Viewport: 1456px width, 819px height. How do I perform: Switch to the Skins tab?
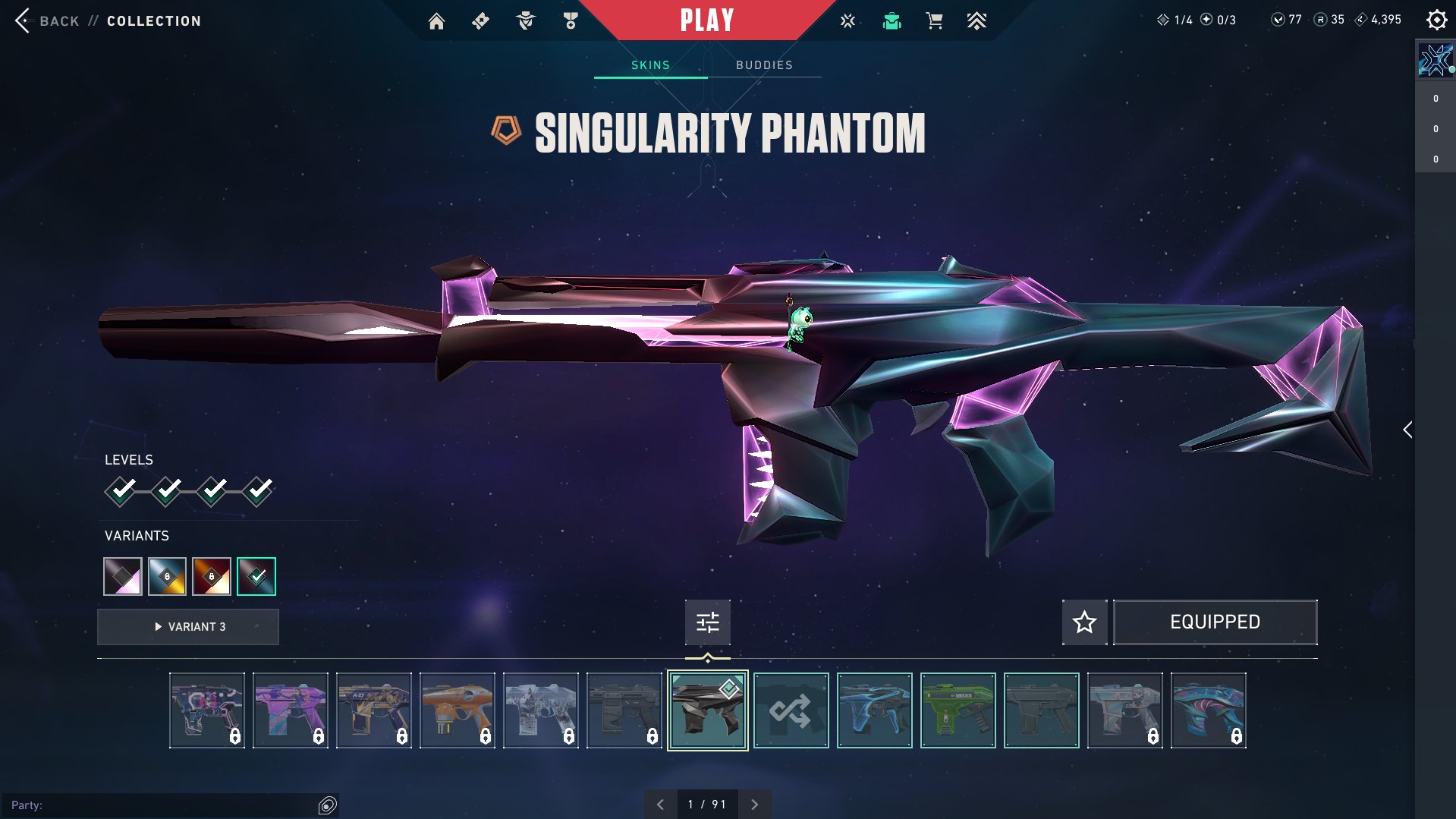point(650,65)
